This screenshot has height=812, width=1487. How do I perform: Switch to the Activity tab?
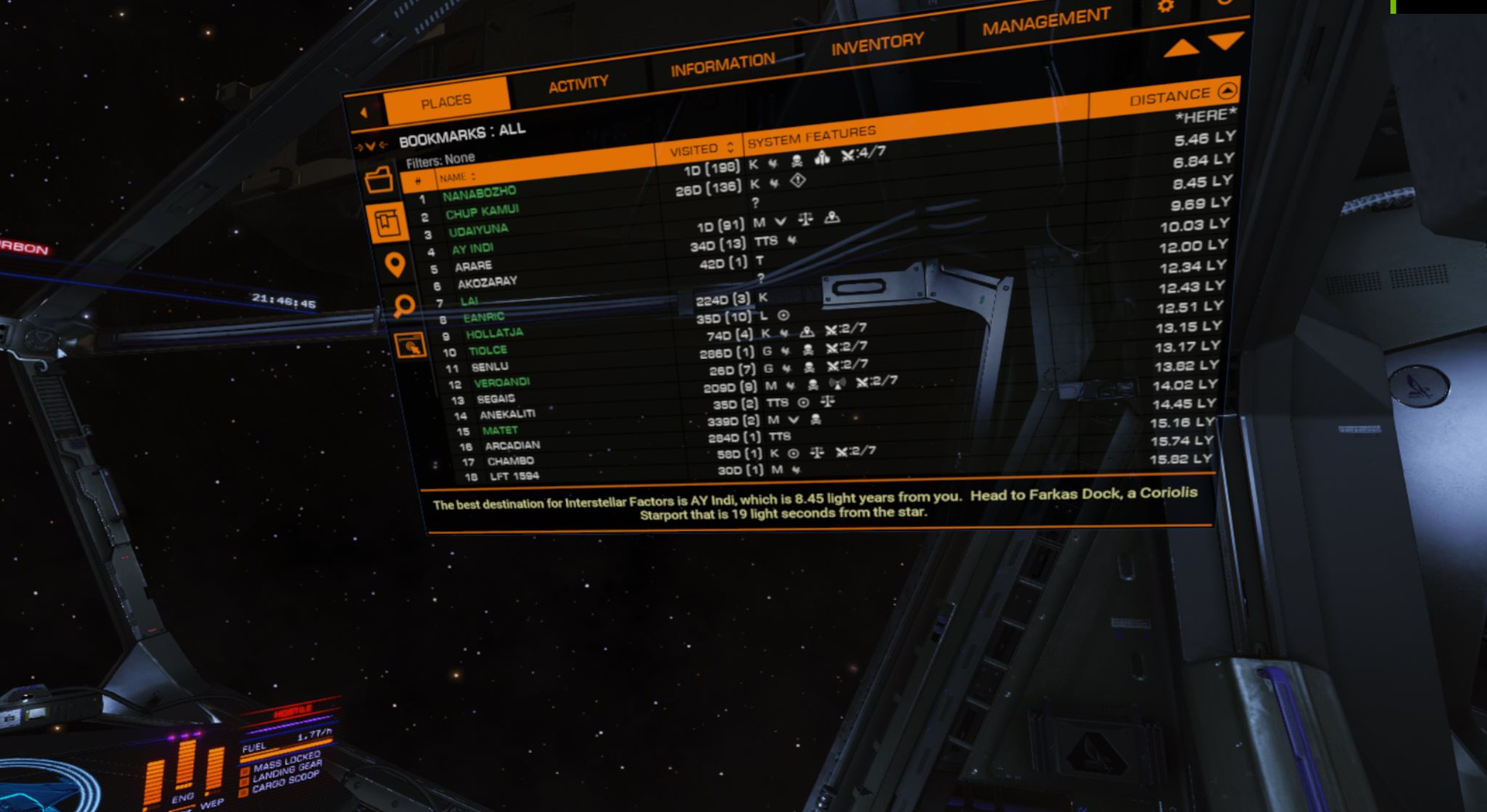point(578,84)
